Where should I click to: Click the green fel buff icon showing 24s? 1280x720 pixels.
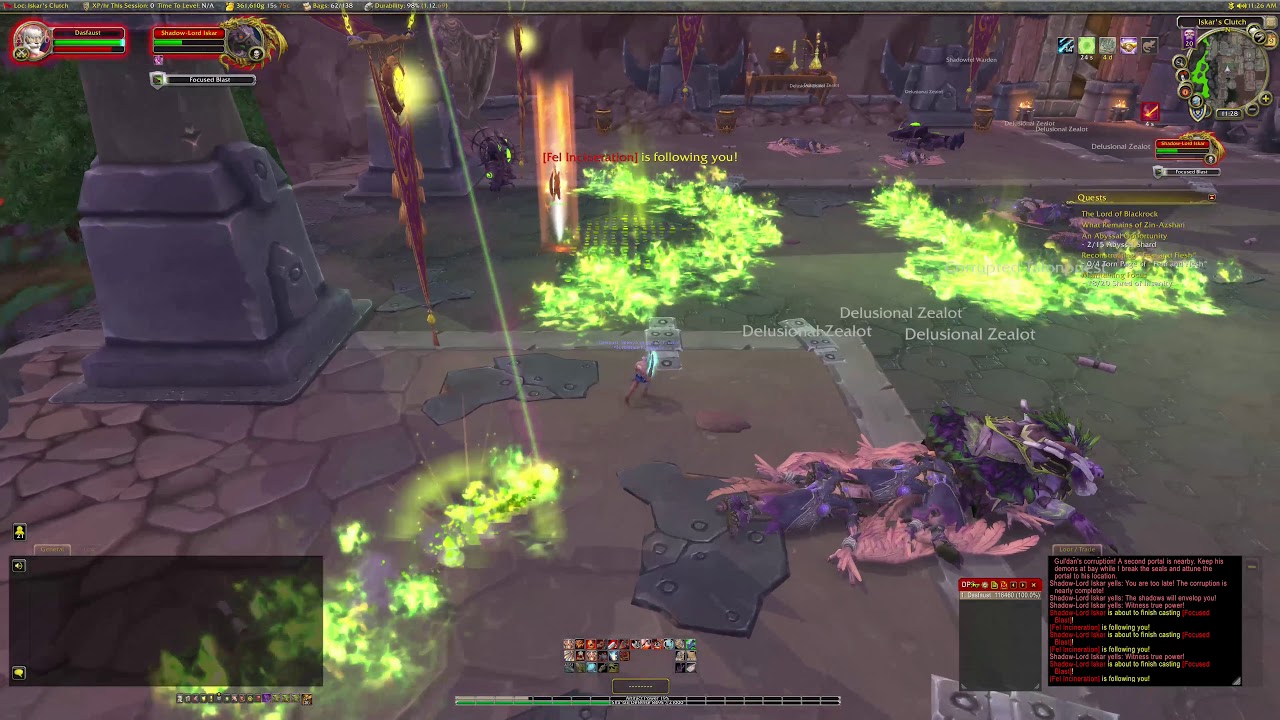(1086, 45)
